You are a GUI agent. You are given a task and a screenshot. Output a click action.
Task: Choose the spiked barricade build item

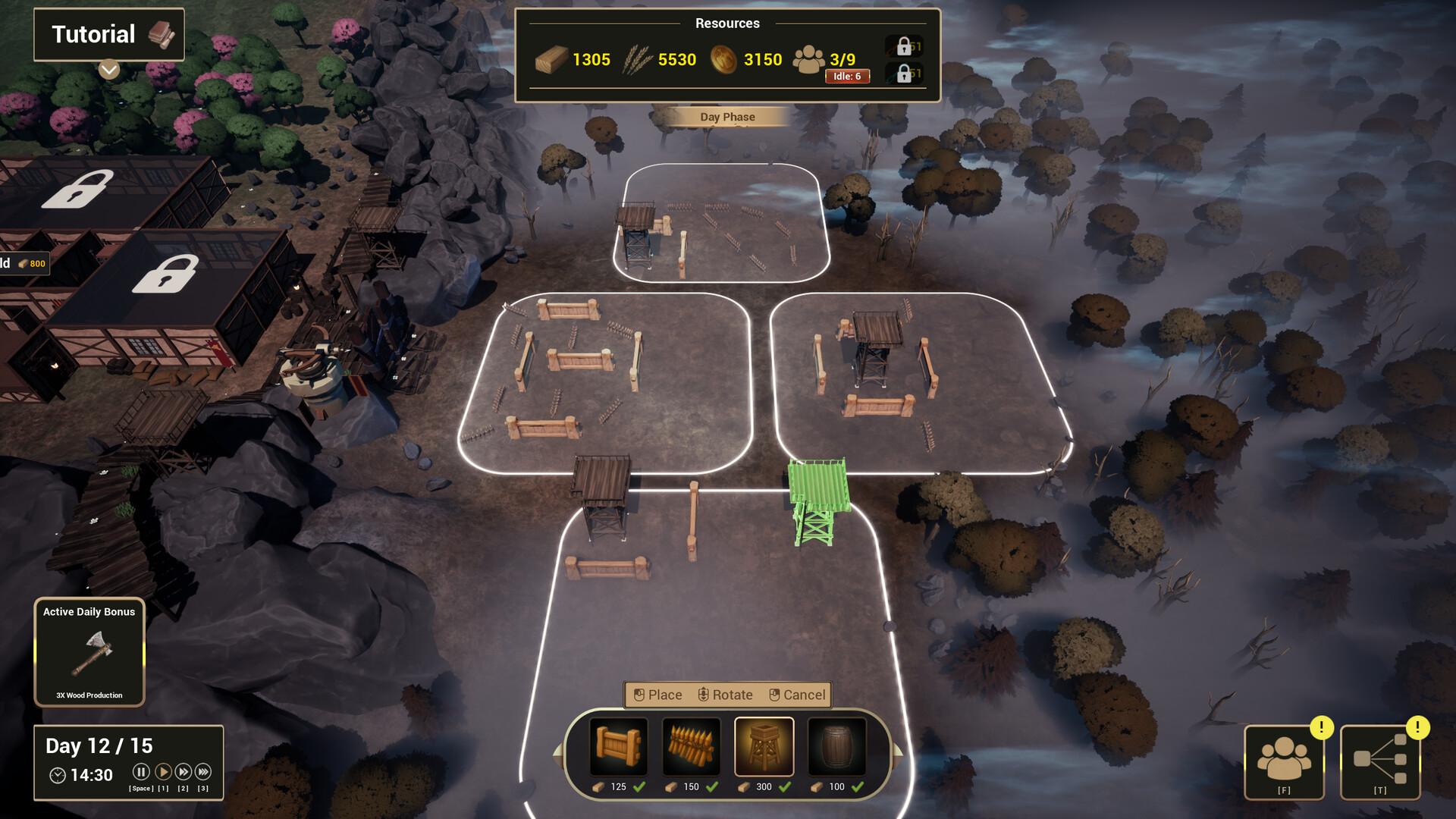pos(692,747)
